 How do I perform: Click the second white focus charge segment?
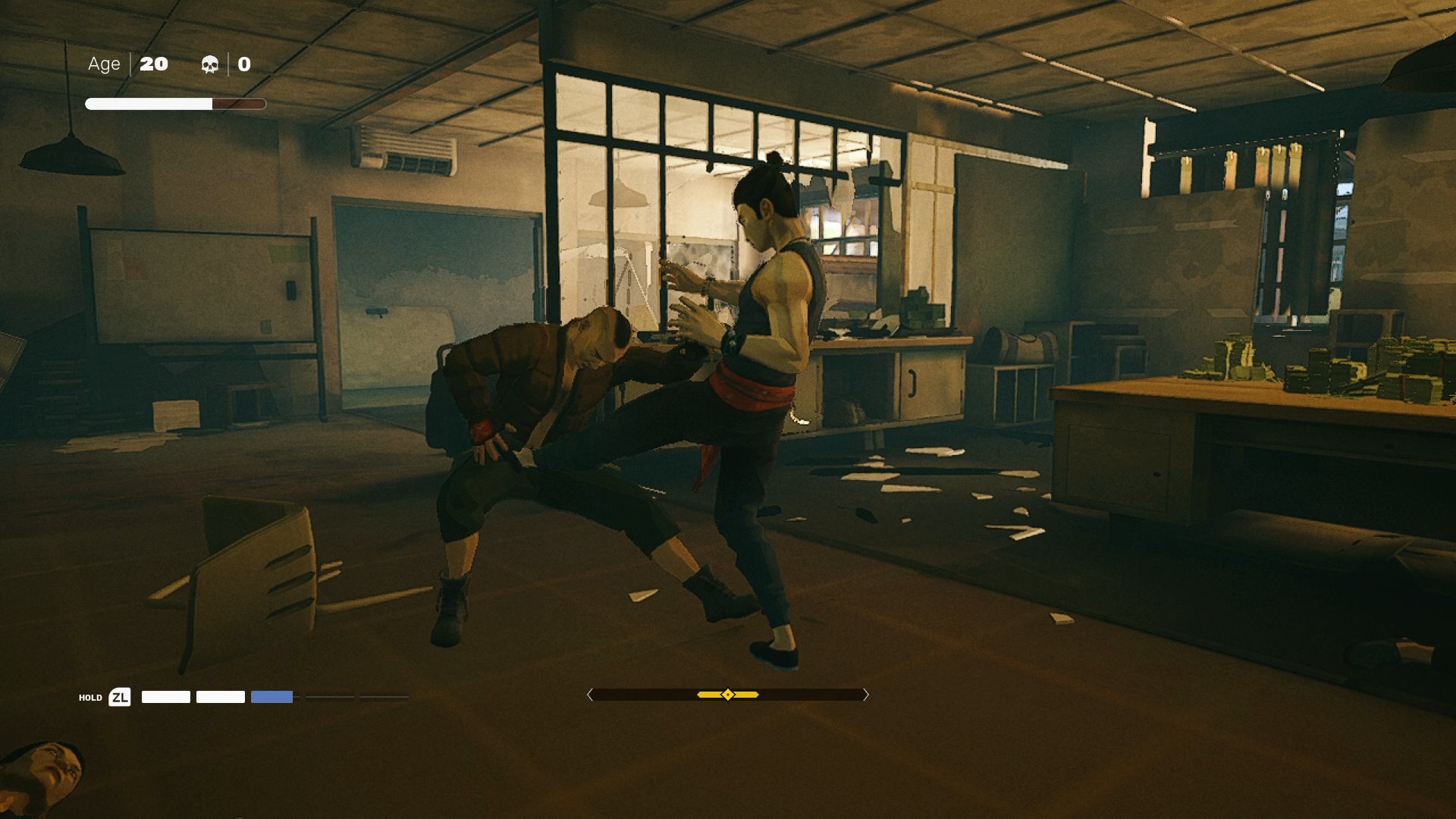(221, 696)
